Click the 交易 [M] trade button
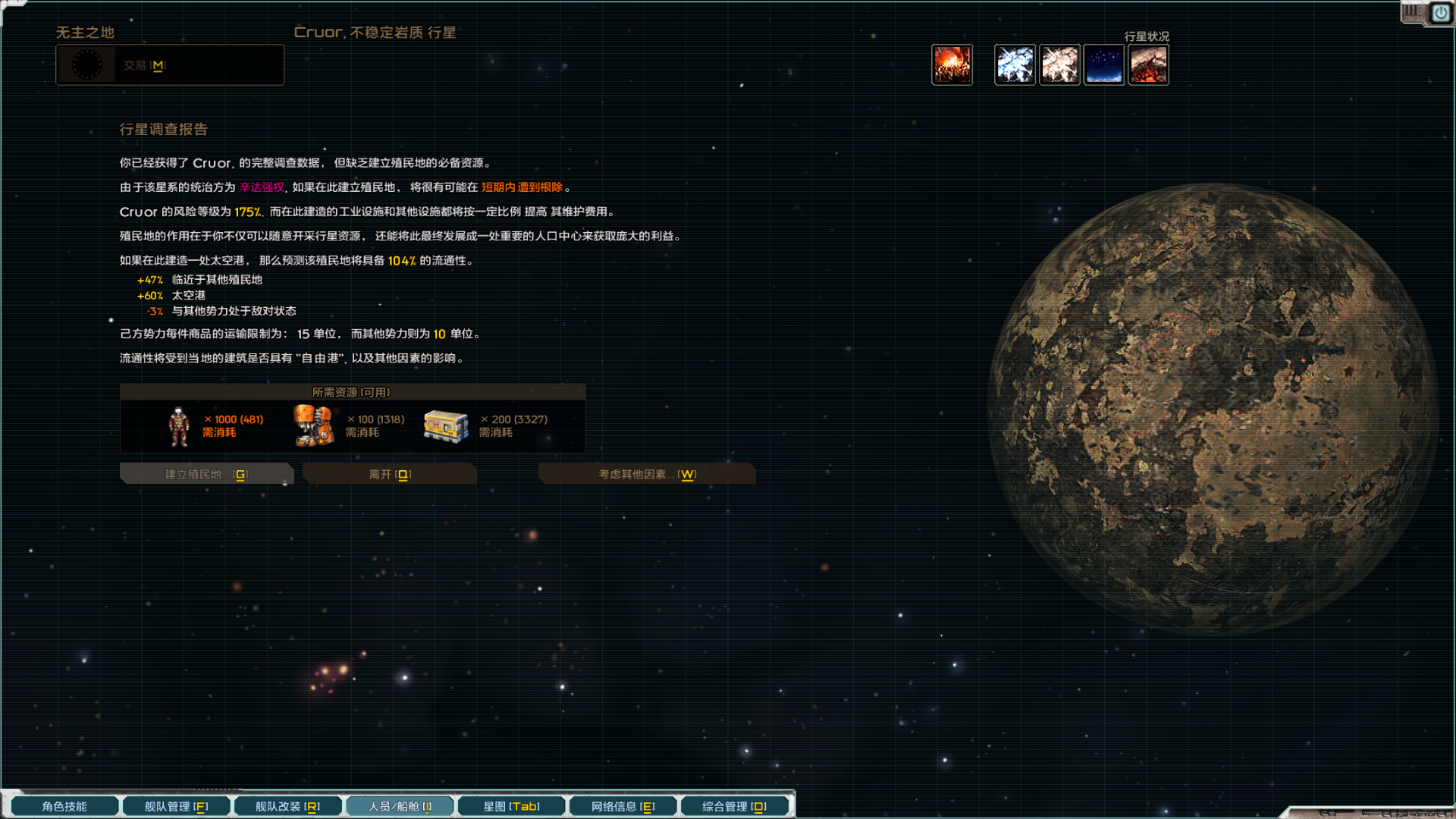 (x=144, y=65)
